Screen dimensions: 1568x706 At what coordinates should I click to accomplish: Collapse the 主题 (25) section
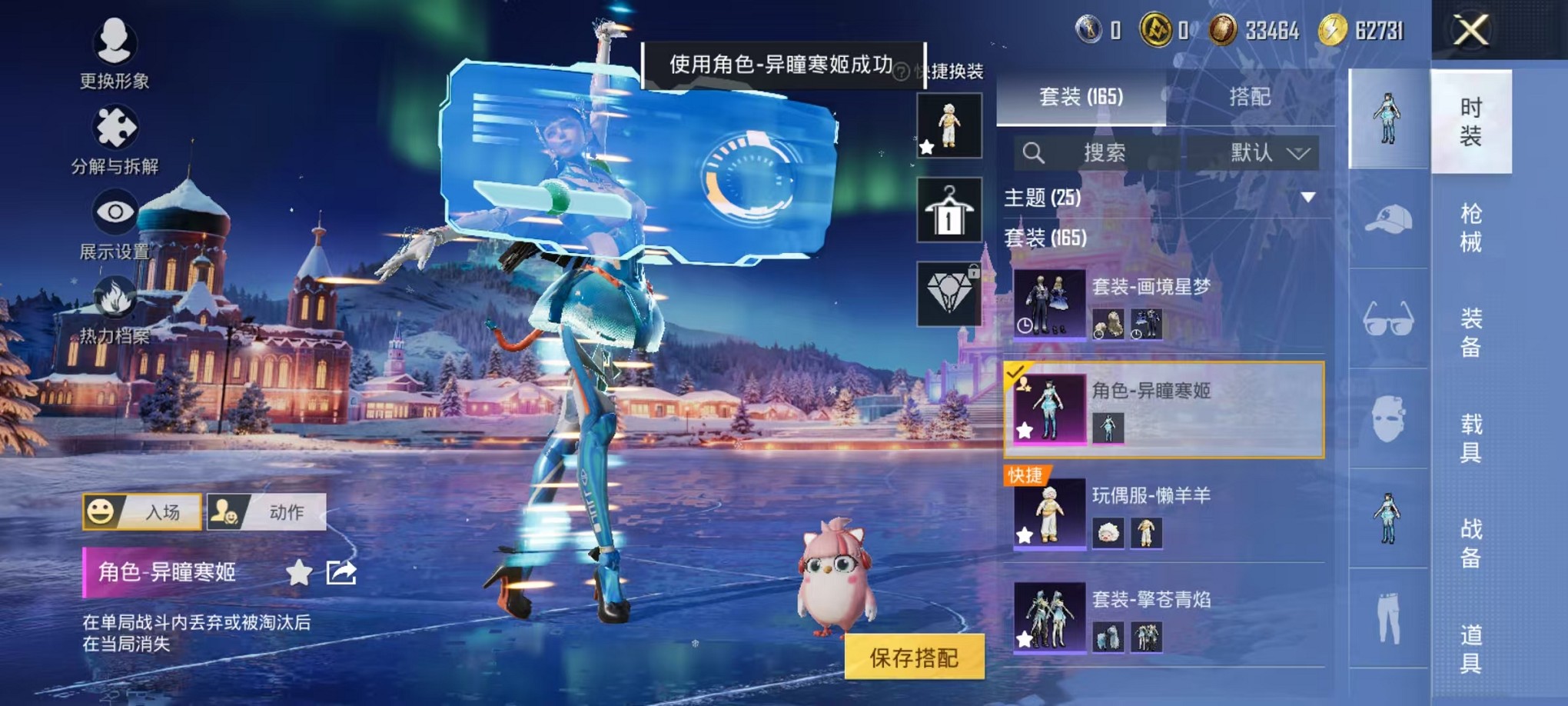click(1308, 198)
